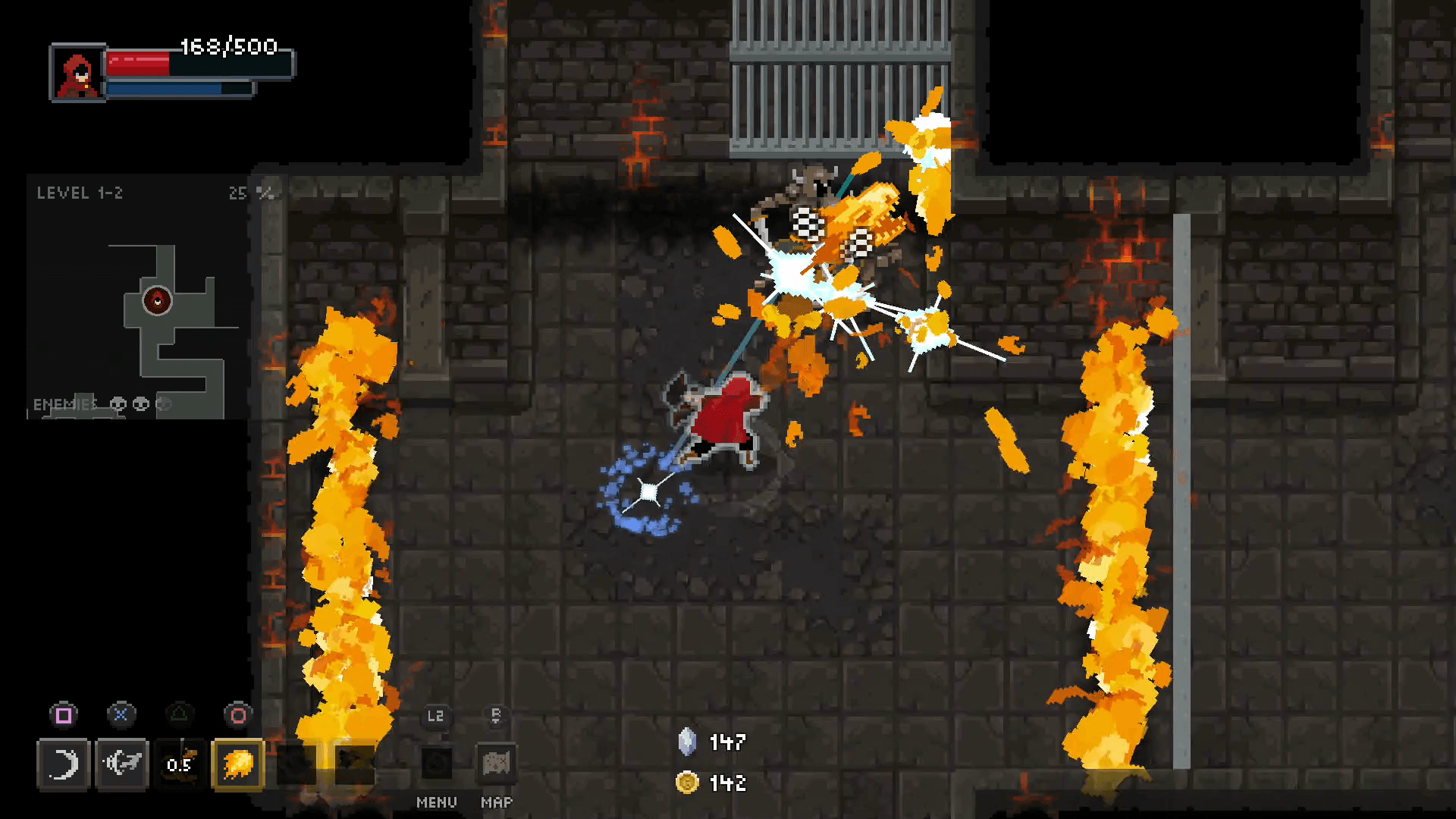Click the gold coin currency icon
This screenshot has width=1456, height=819.
686,783
